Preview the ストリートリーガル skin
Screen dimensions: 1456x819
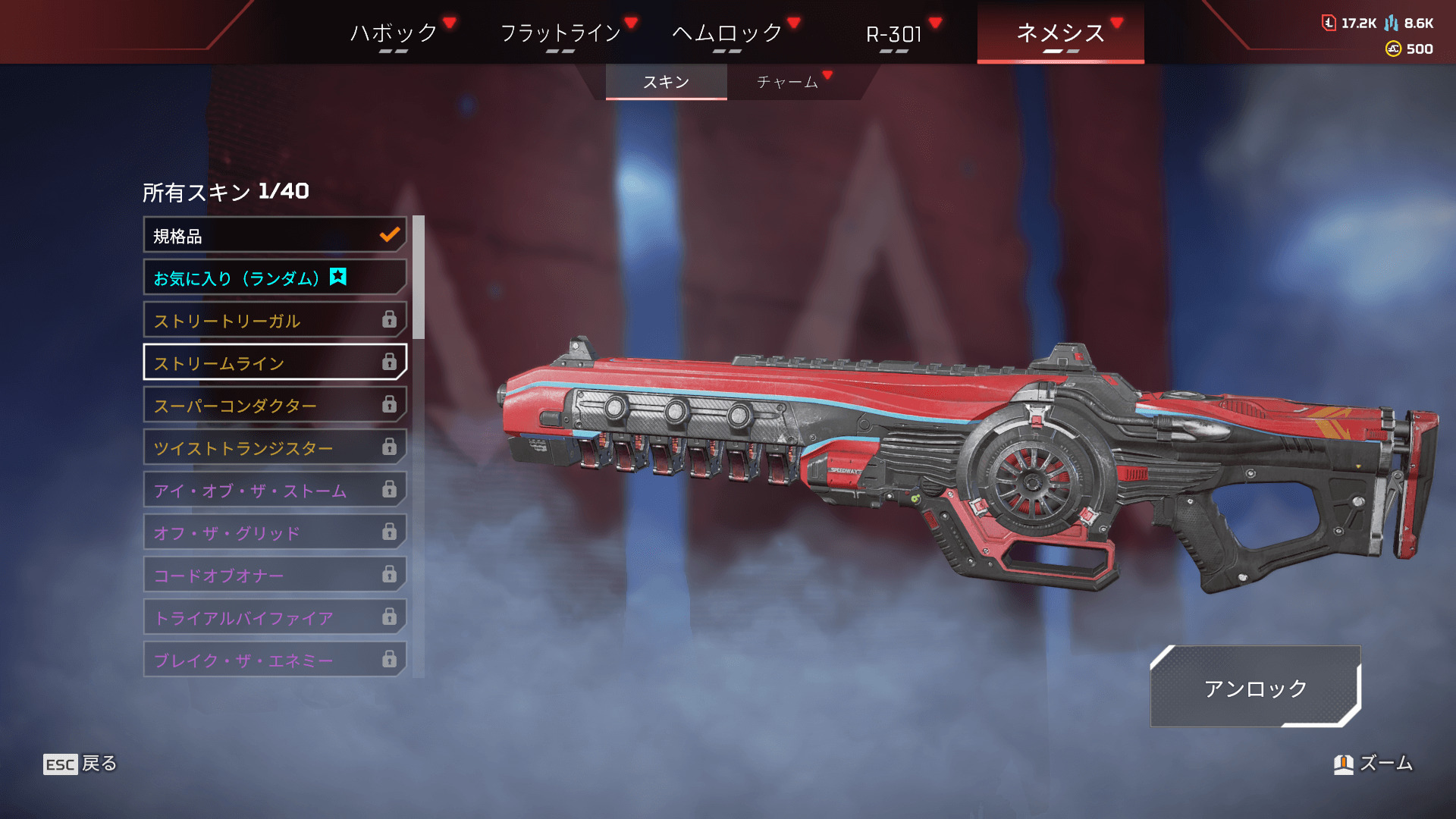(275, 321)
